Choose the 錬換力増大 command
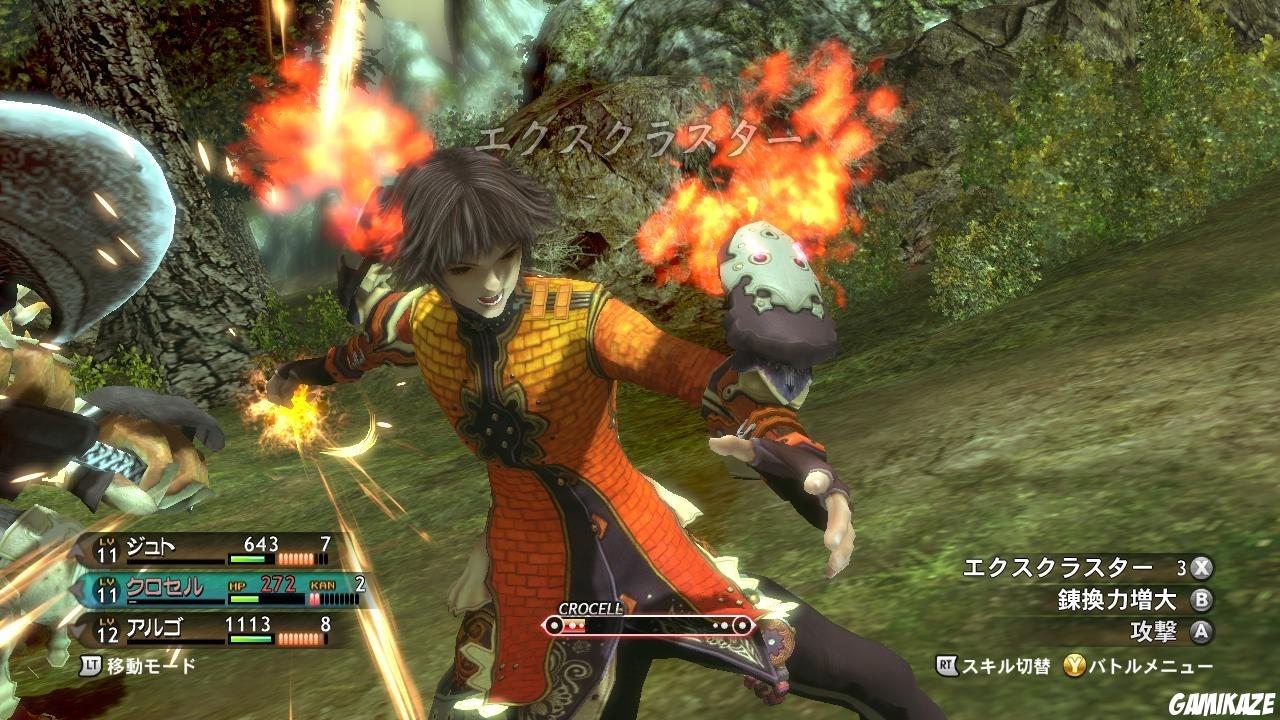Viewport: 1280px width, 720px height. tap(1120, 601)
